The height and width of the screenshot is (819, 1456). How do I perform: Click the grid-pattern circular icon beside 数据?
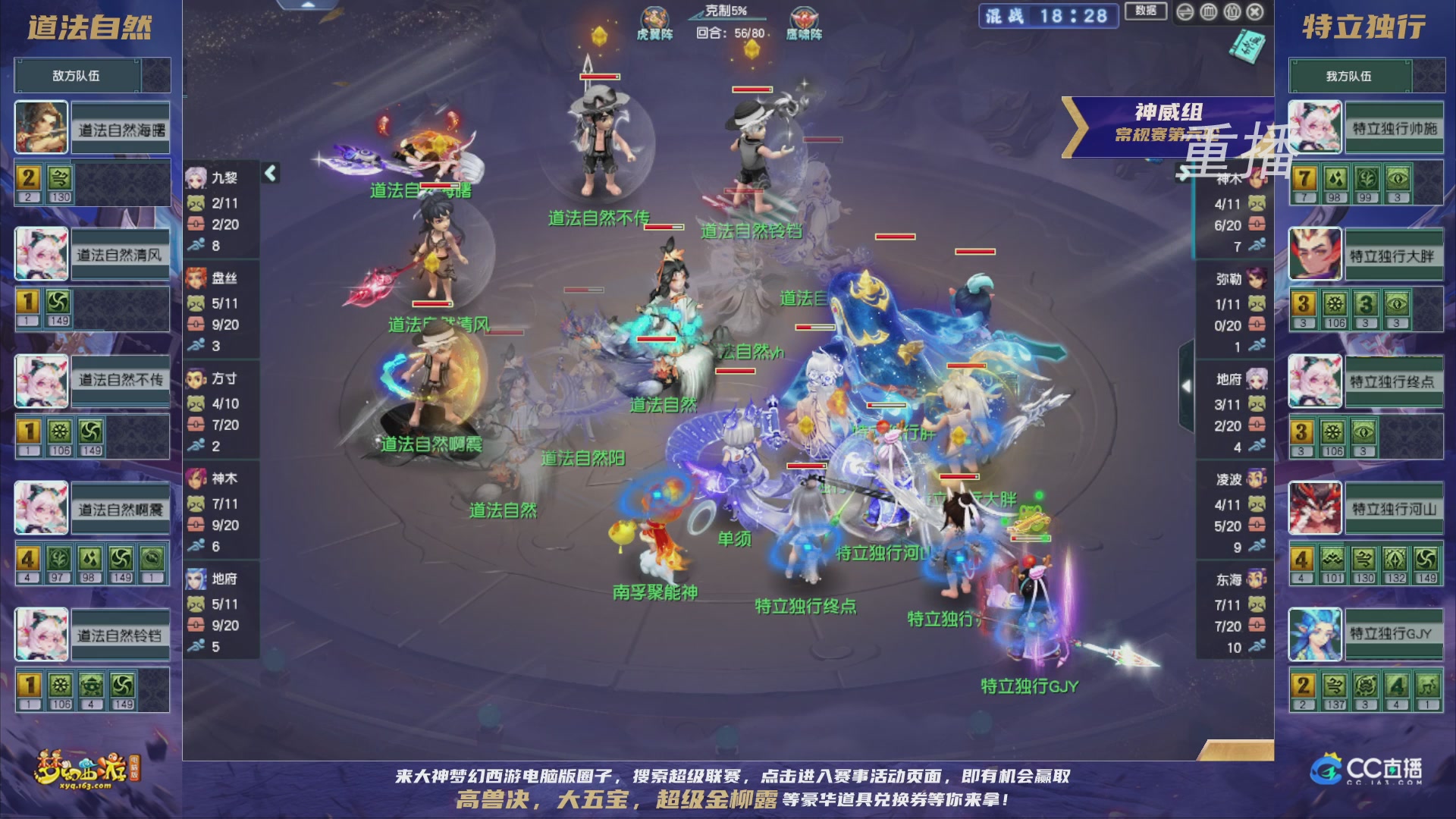[x=1209, y=12]
